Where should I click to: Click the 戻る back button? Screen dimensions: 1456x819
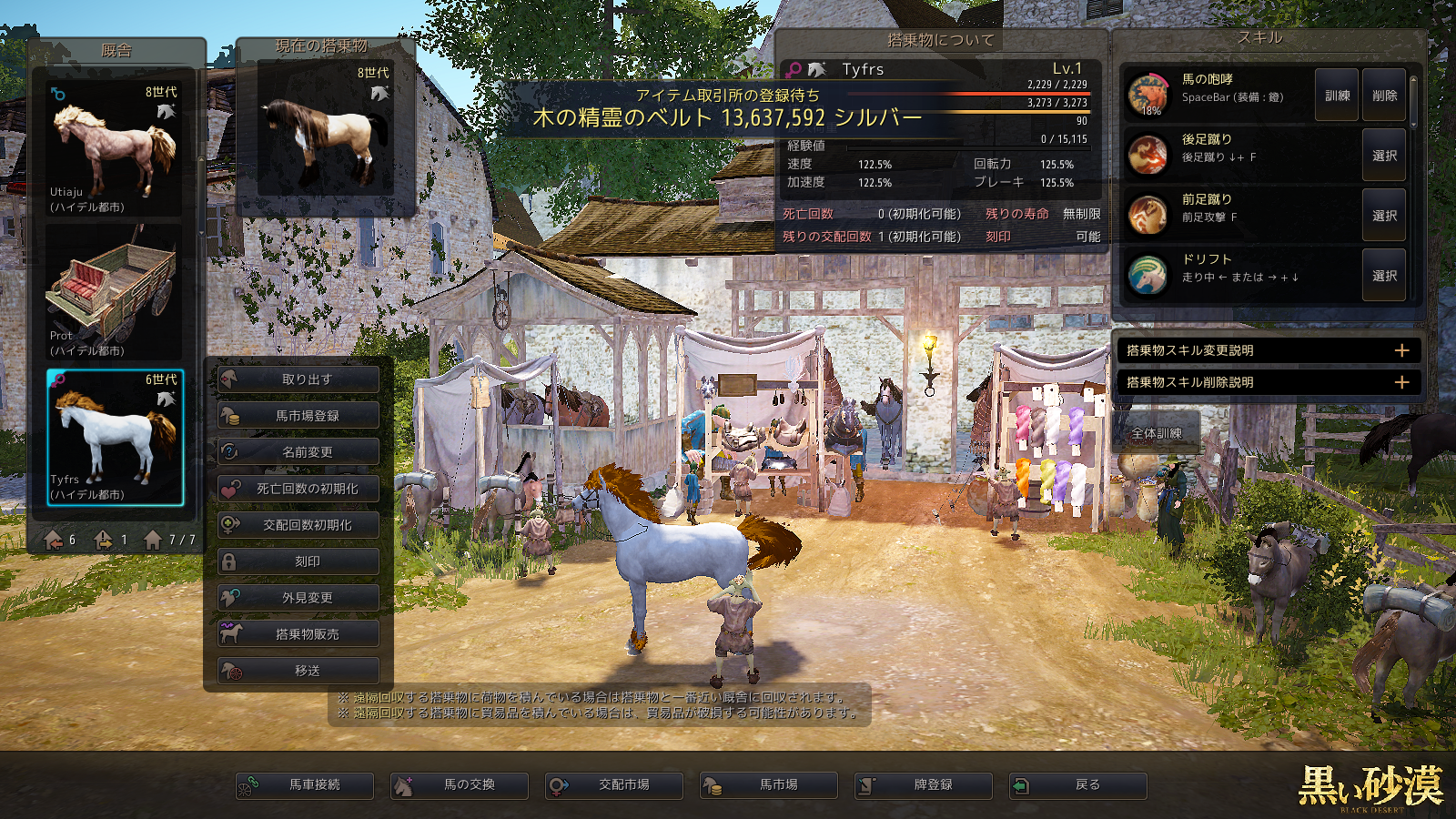pos(1078,785)
